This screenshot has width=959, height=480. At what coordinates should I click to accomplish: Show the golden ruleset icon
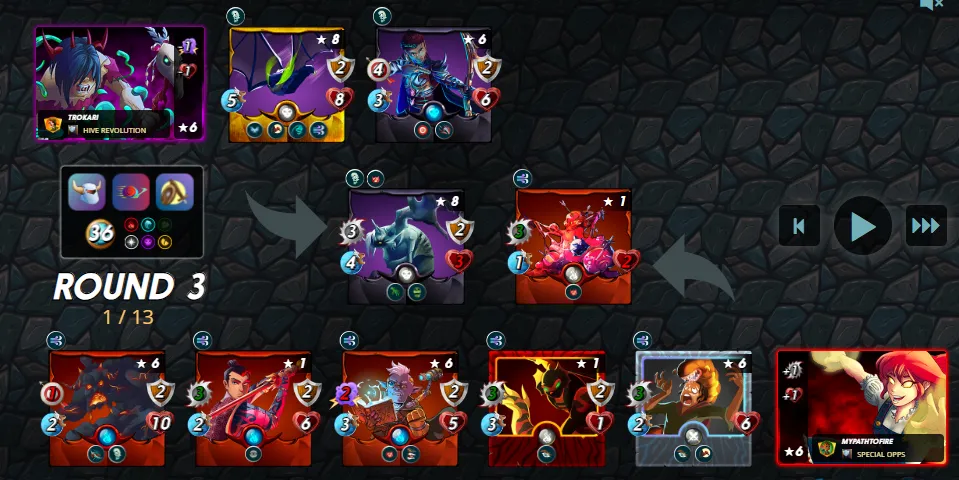click(175, 192)
